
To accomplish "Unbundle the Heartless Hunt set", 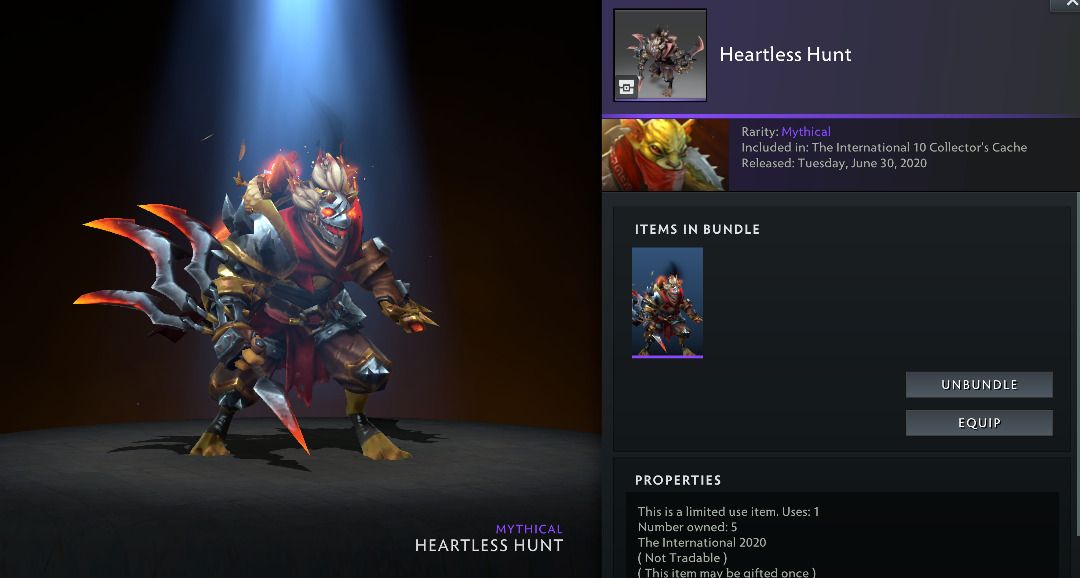I will 979,385.
